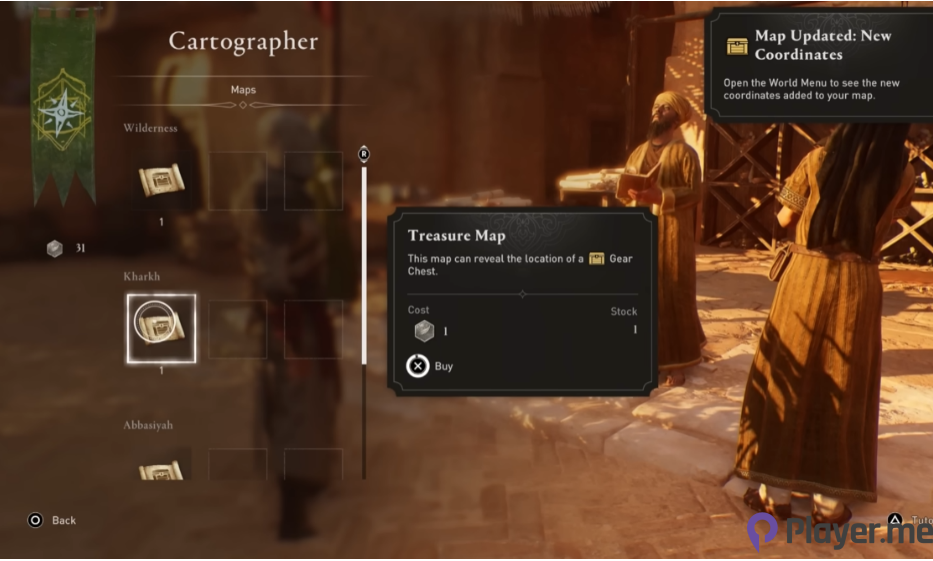This screenshot has height=561, width=933.
Task: Select the Wilderness treasure map item
Action: 161,182
